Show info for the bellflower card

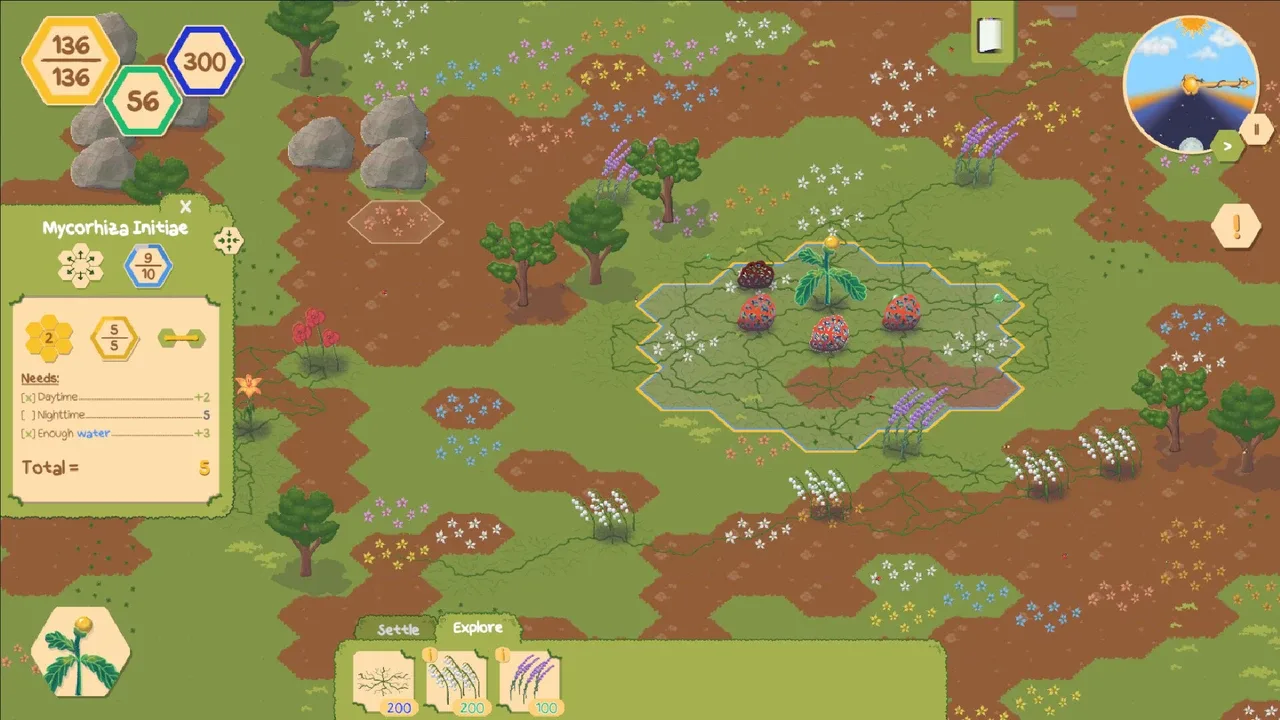click(x=430, y=655)
